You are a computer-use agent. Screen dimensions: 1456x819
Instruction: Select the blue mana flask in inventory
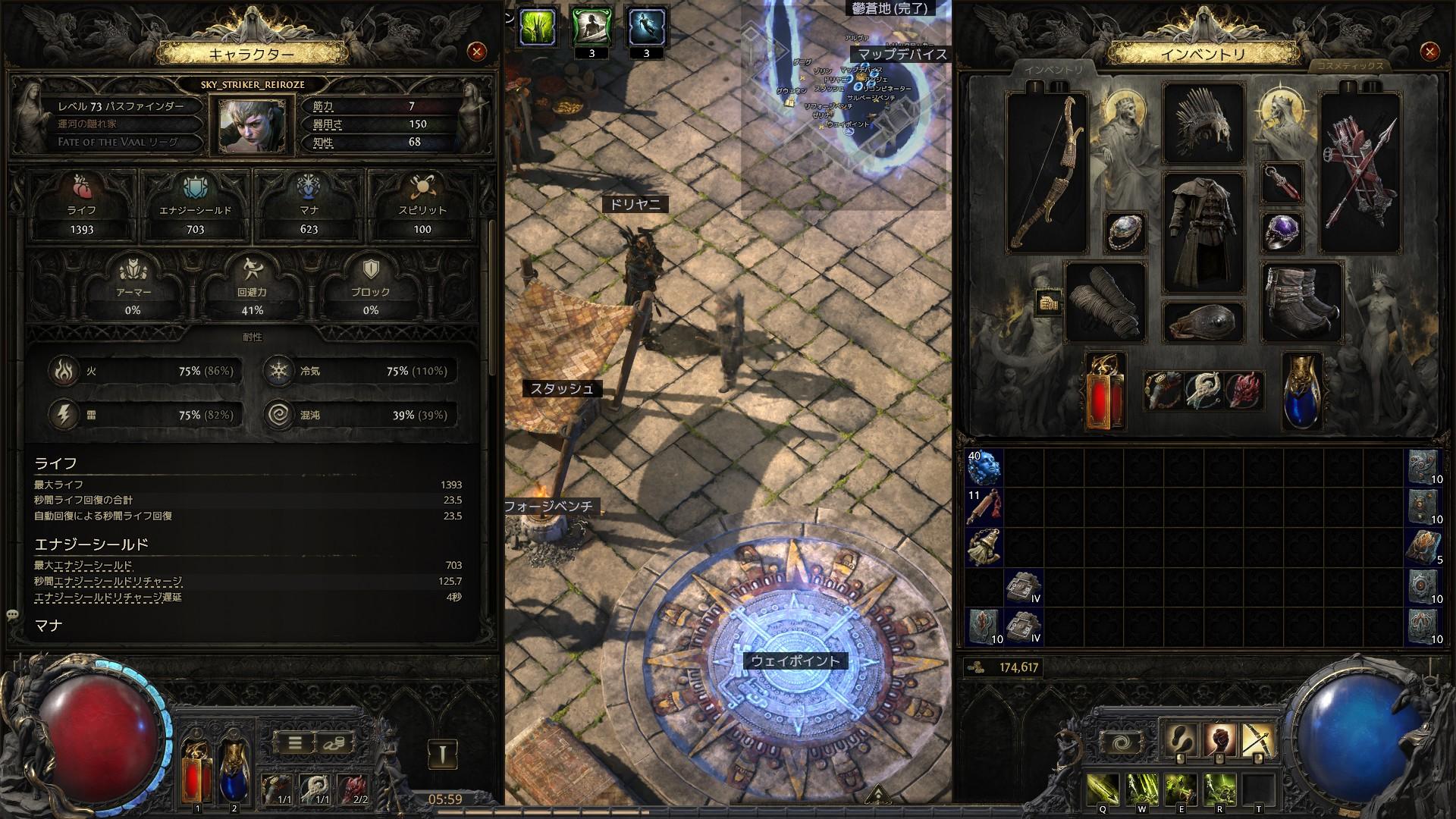pyautogui.click(x=1301, y=391)
